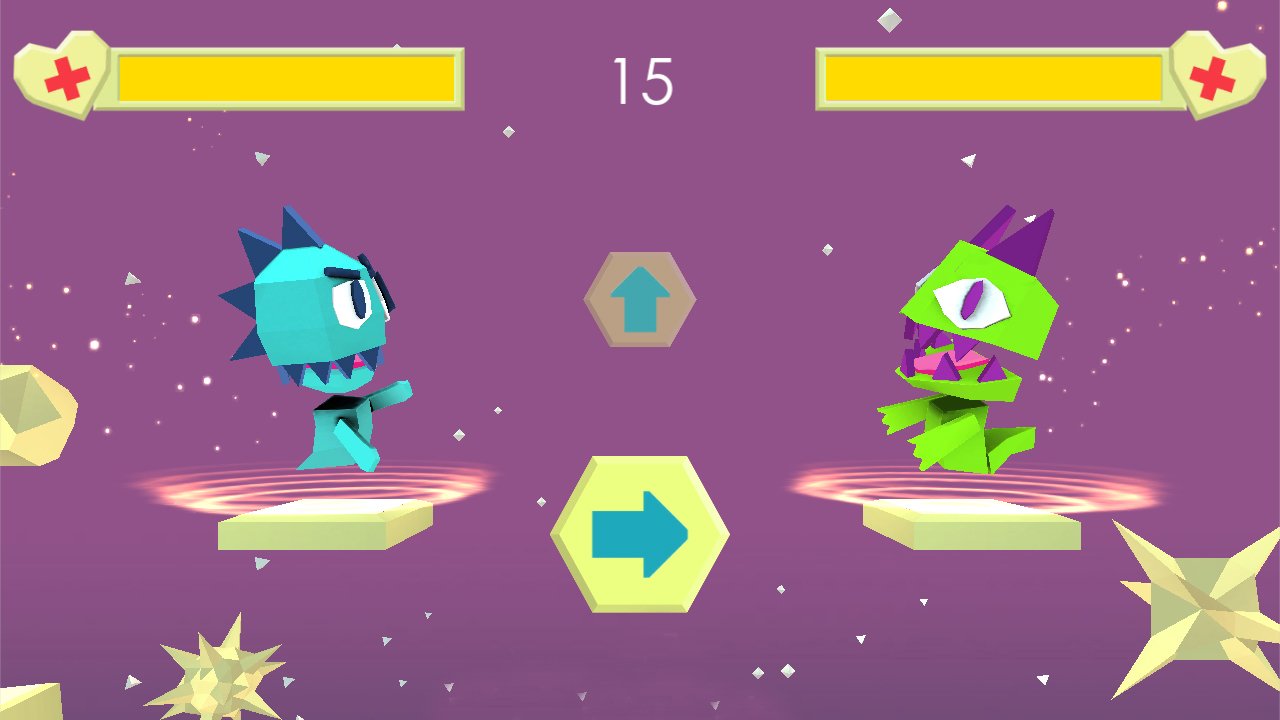Click the left player's yellow health bar

tap(288, 80)
